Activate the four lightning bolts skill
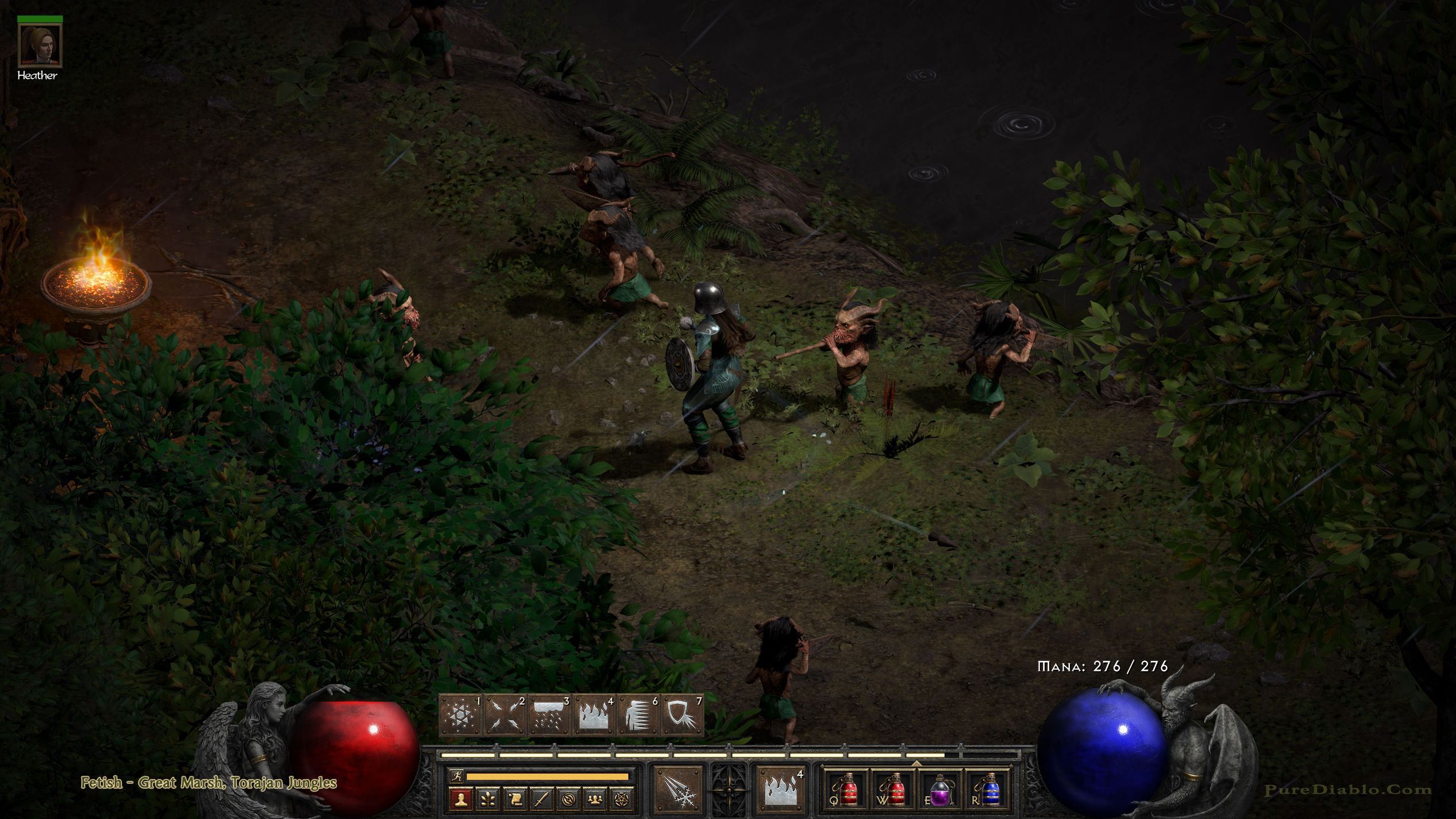The height and width of the screenshot is (819, 1456). (x=504, y=715)
